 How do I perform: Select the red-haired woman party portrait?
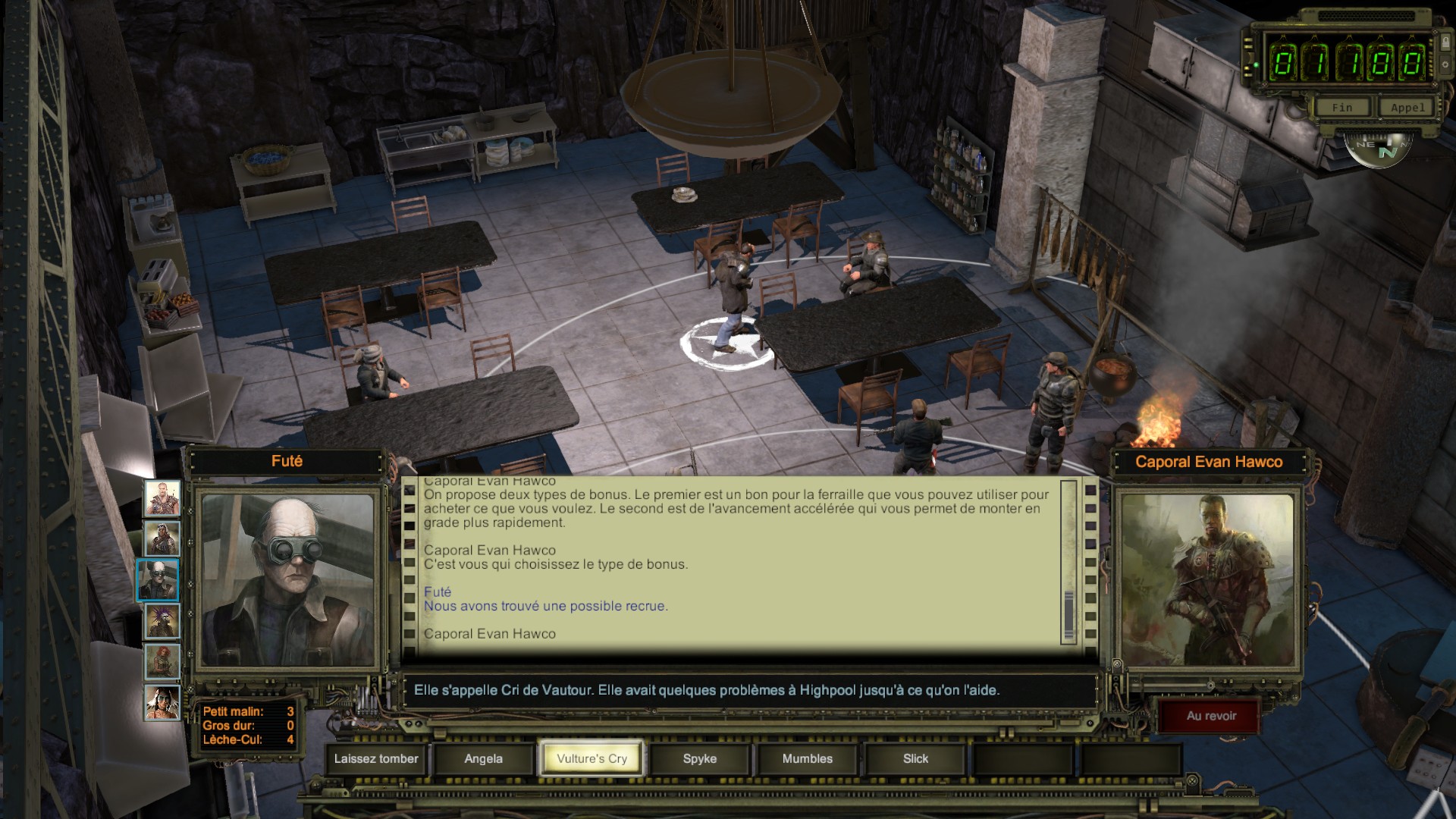click(x=162, y=662)
